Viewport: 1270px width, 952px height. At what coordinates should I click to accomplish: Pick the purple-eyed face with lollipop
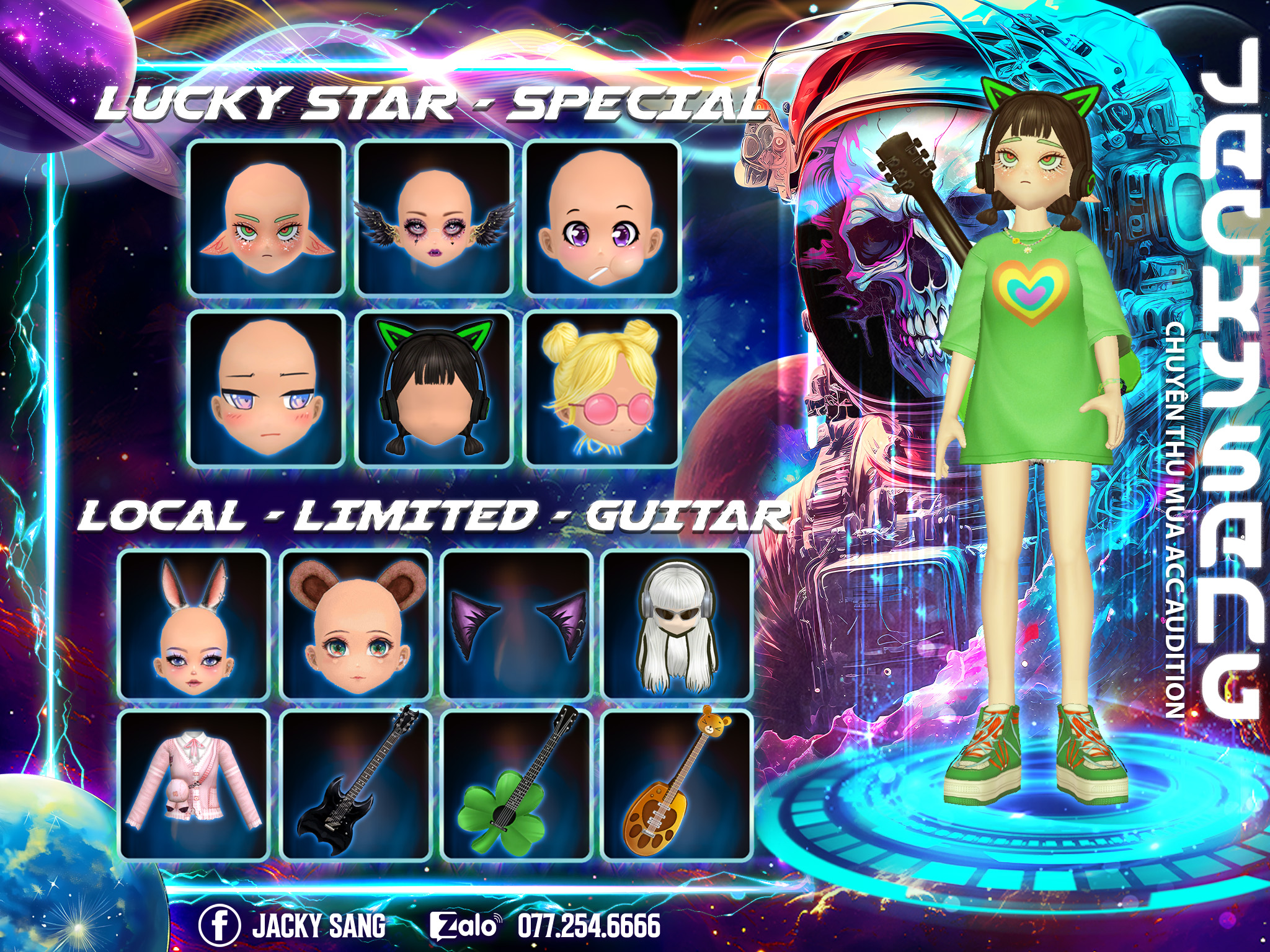click(x=602, y=218)
